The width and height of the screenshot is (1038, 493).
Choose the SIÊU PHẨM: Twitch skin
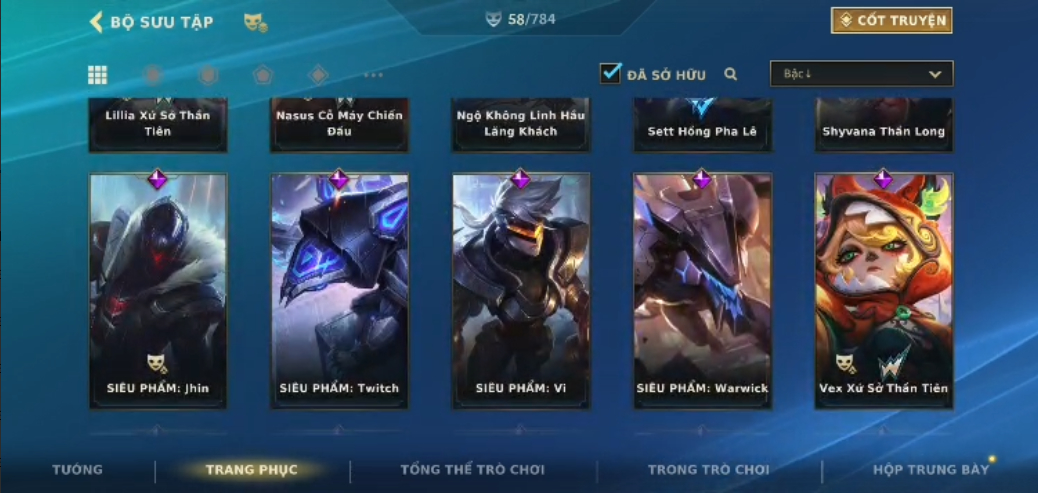tap(339, 290)
